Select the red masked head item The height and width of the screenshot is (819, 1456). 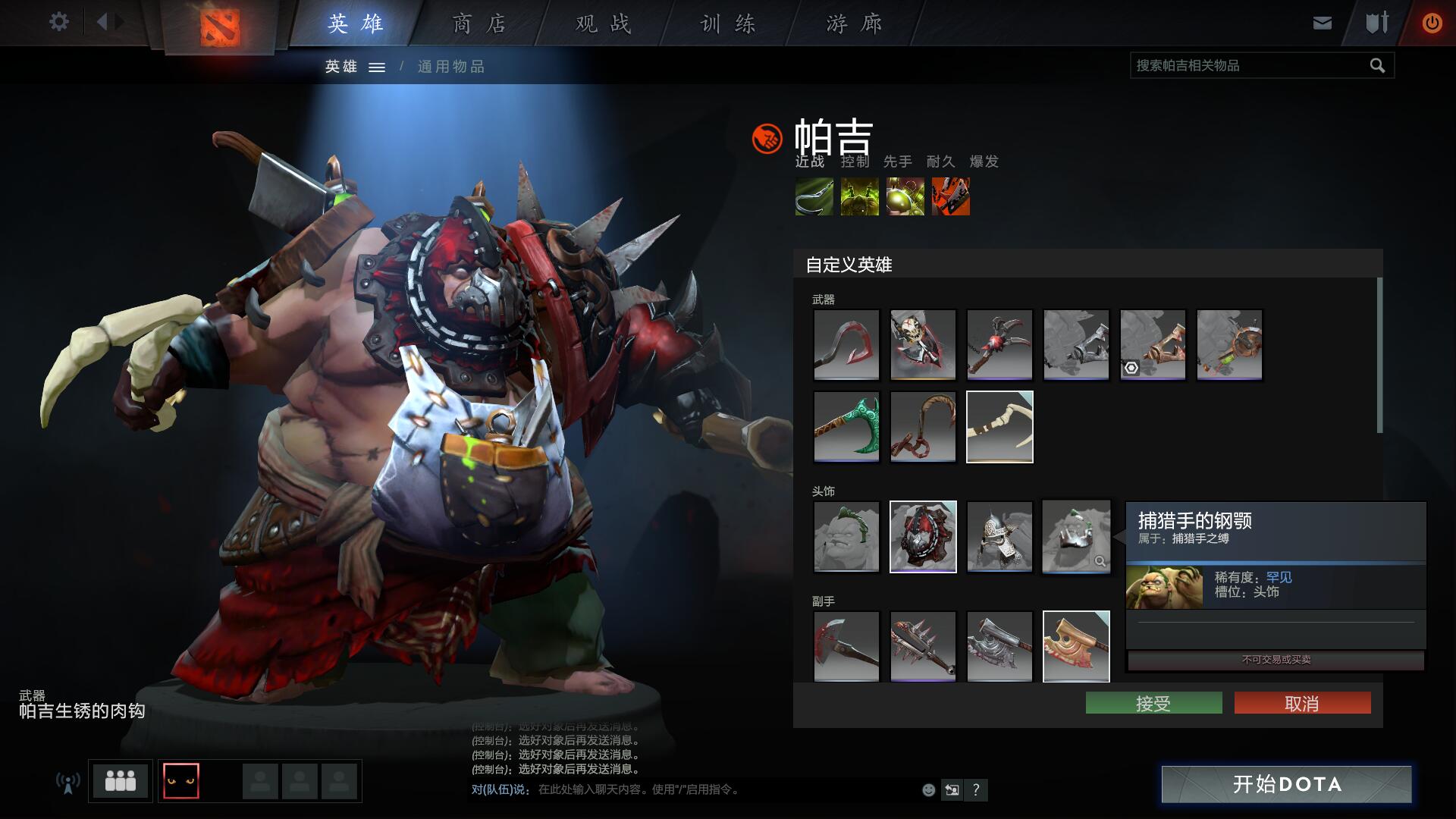pos(923,536)
